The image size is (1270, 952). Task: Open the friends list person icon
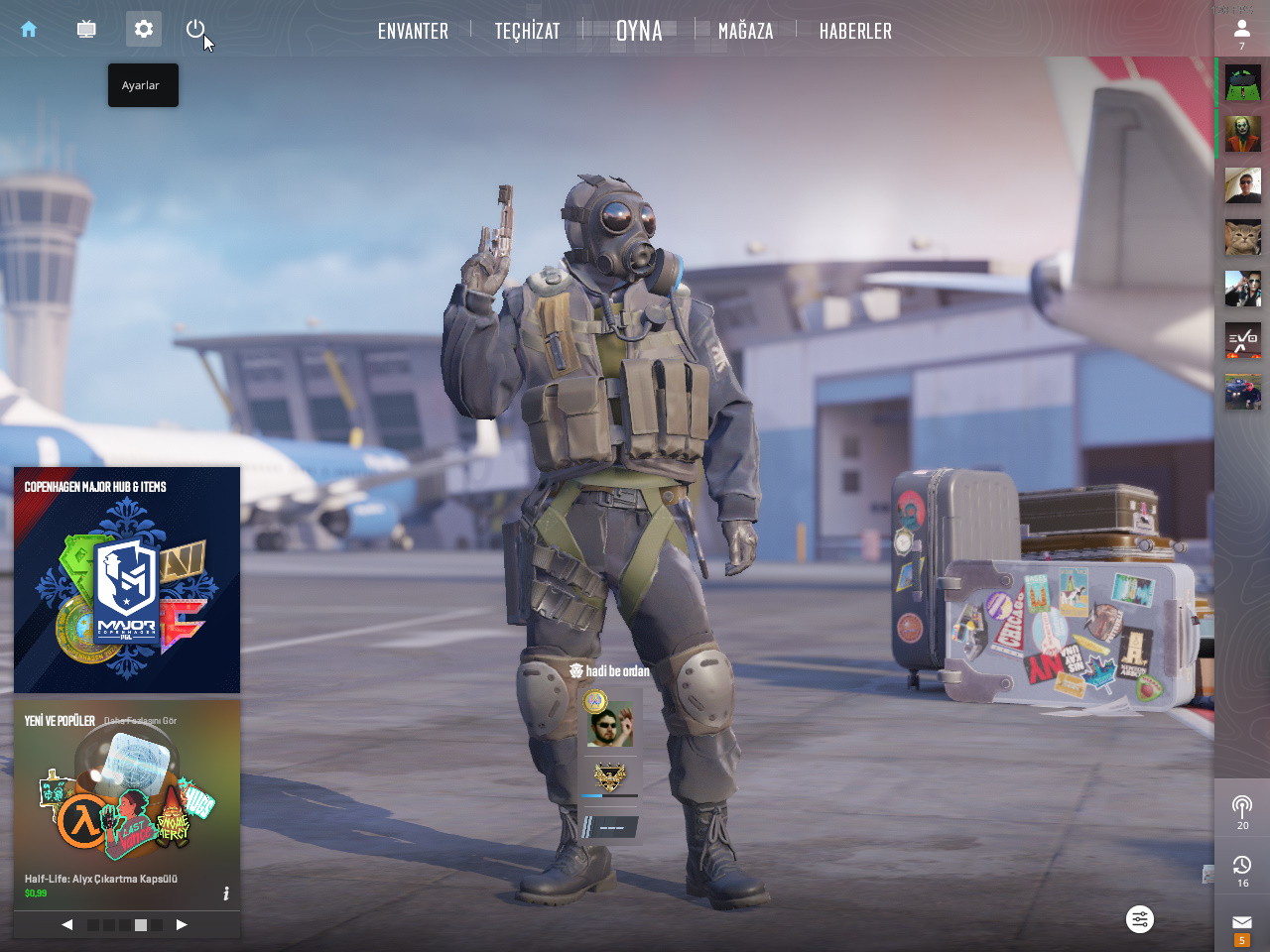pyautogui.click(x=1241, y=31)
